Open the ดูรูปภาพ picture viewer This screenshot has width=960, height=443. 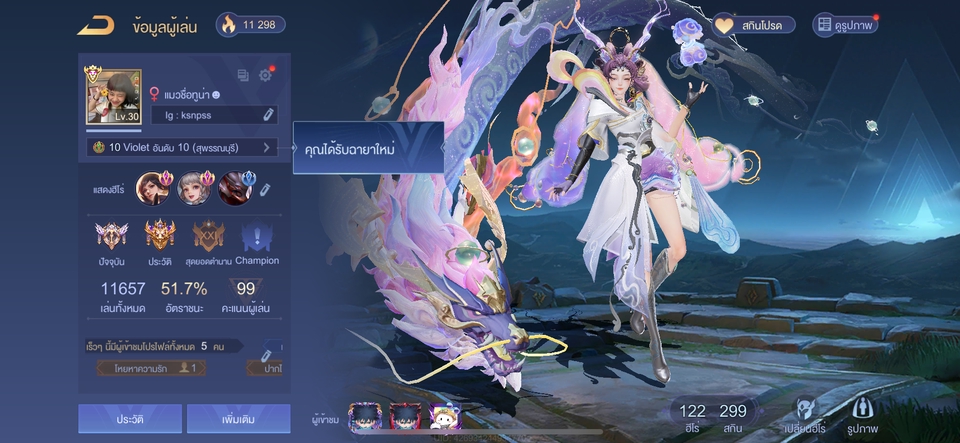[845, 25]
